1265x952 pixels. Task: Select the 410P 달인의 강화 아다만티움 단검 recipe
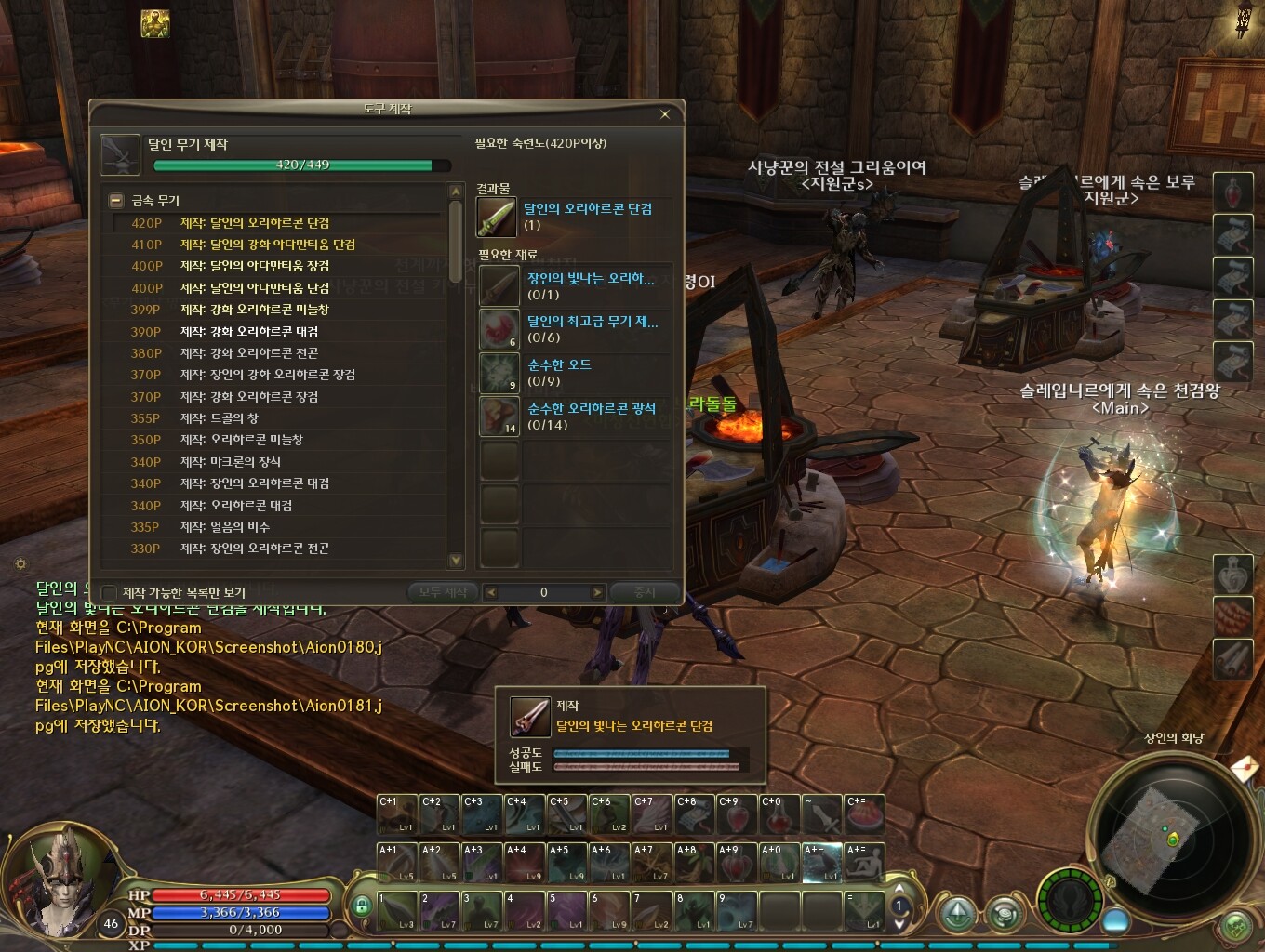(267, 245)
